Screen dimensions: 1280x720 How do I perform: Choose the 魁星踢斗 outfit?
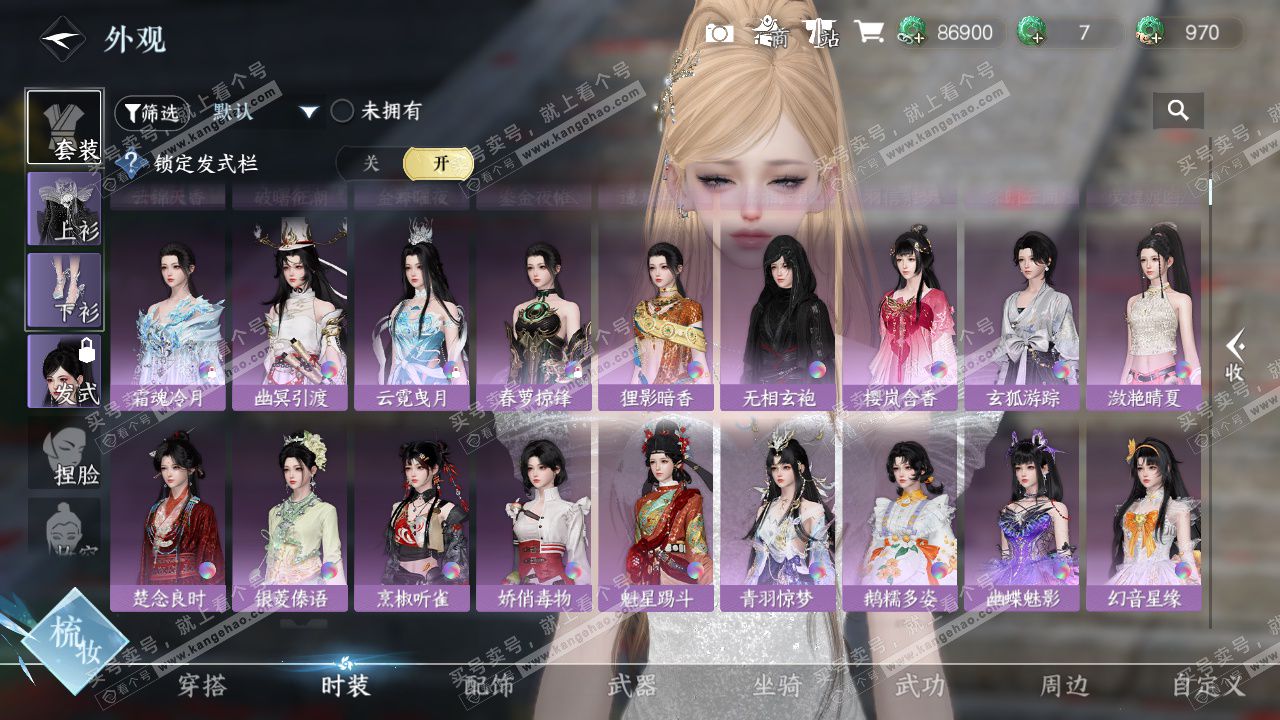point(656,516)
